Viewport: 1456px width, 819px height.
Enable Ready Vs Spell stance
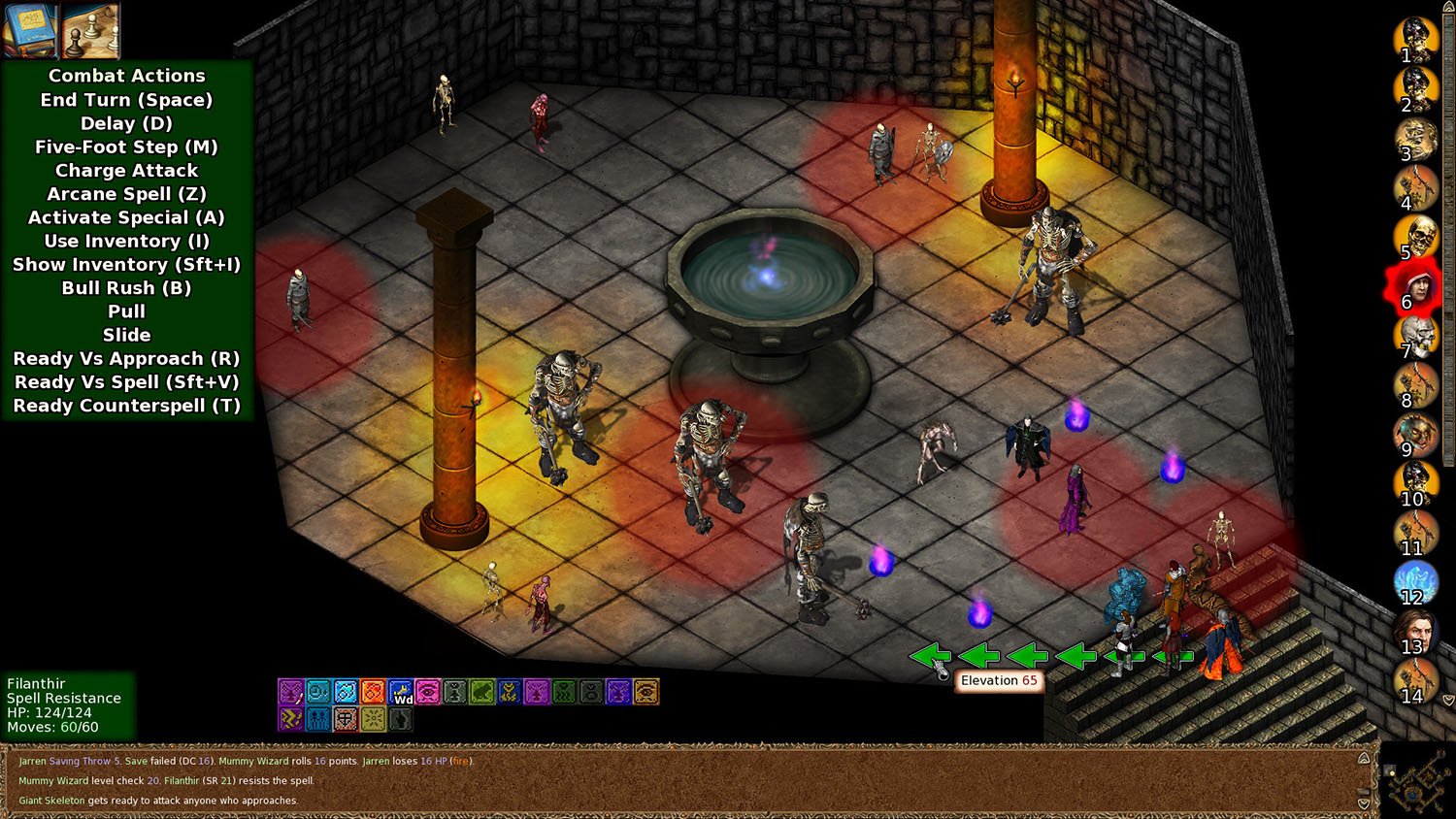coord(126,381)
